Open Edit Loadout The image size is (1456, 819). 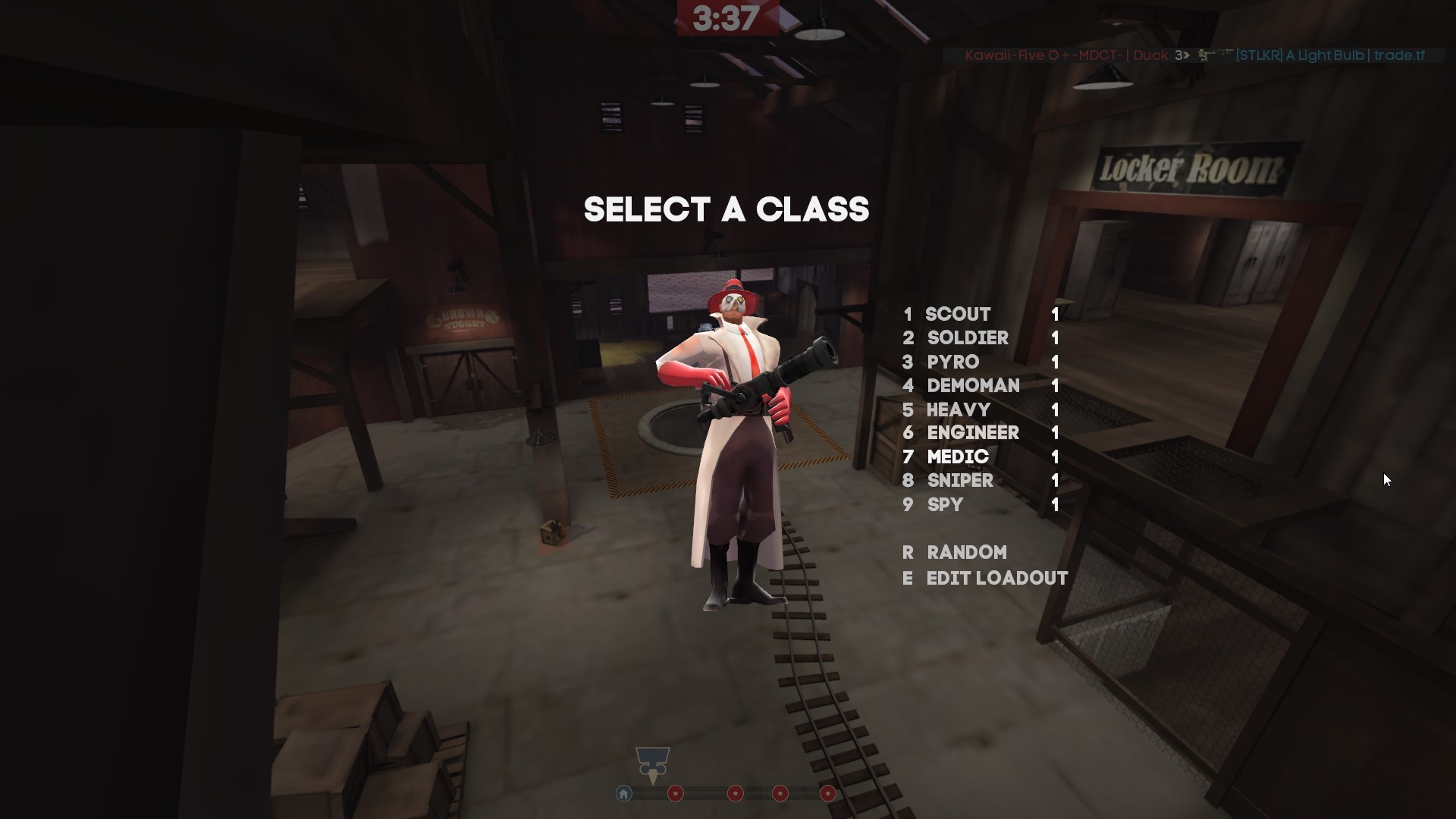click(996, 579)
